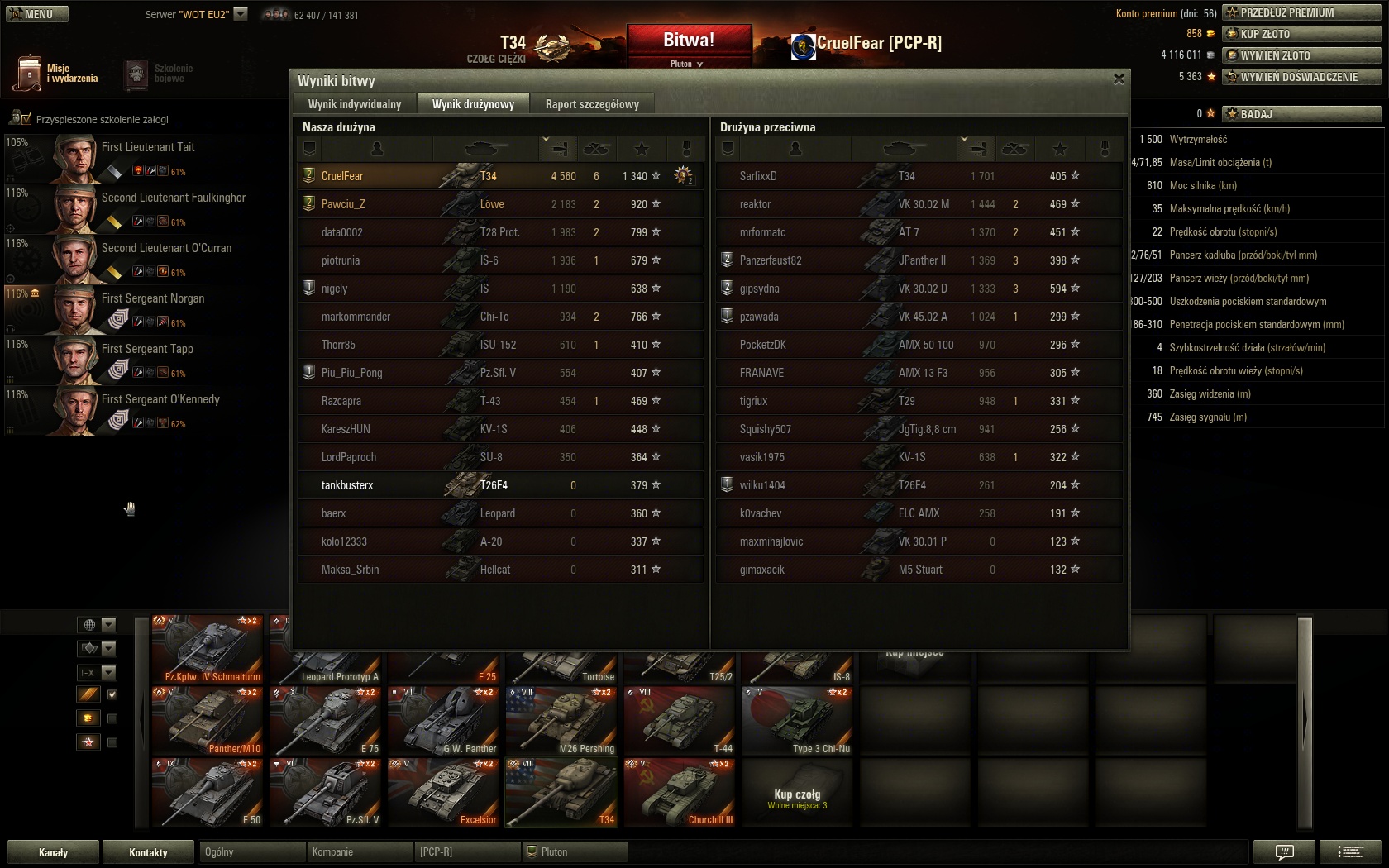Viewport: 1389px width, 868px height.
Task: Open the Badaj research button
Action: (x=1301, y=114)
